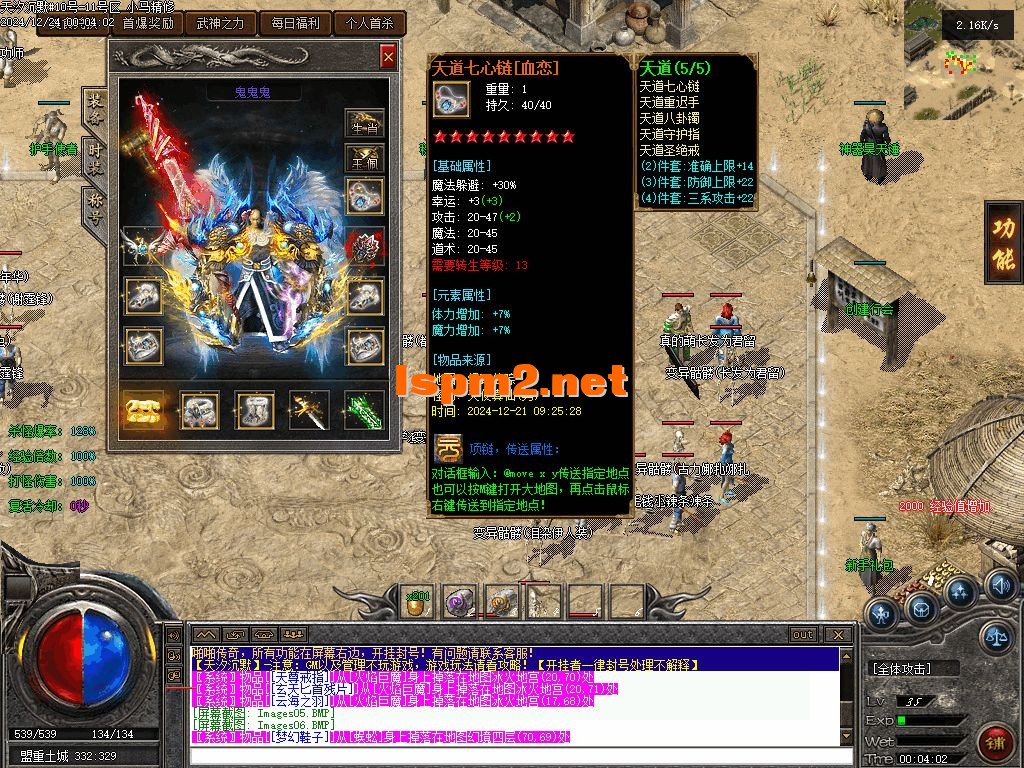The image size is (1024, 768).
Task: Select the green bamboo item slot
Action: click(x=364, y=410)
